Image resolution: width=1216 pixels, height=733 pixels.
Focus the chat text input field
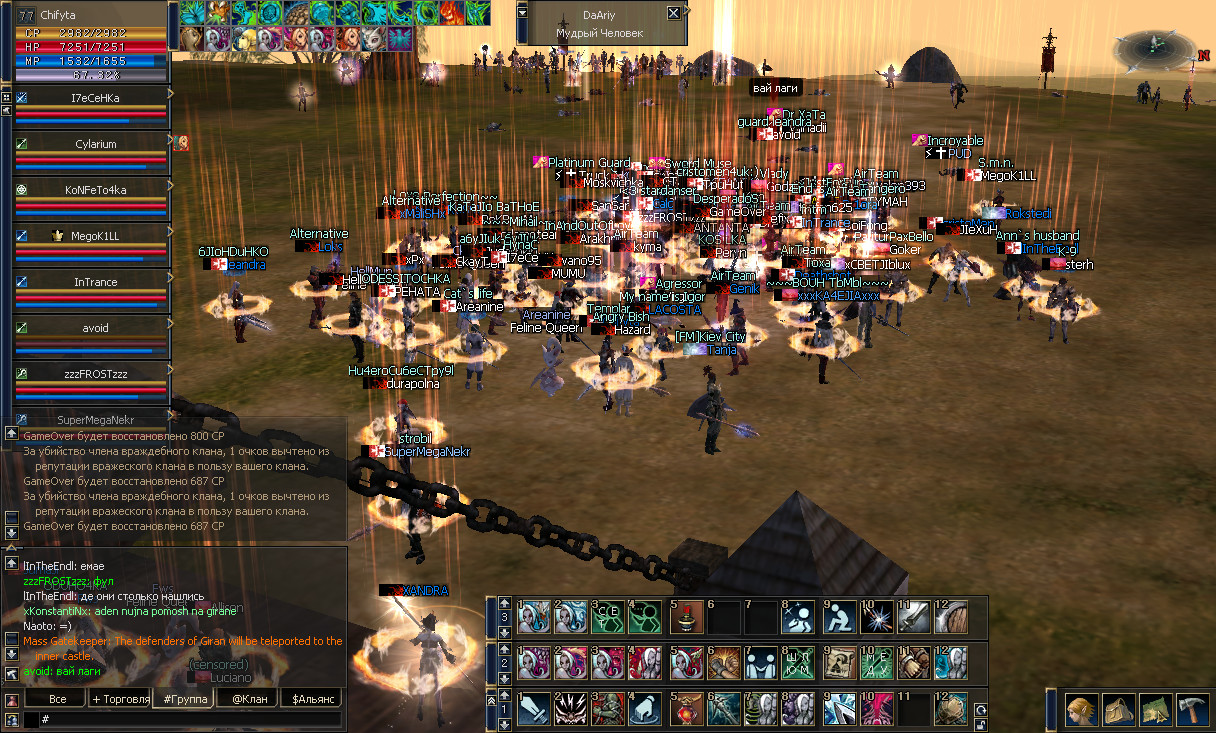[190, 719]
